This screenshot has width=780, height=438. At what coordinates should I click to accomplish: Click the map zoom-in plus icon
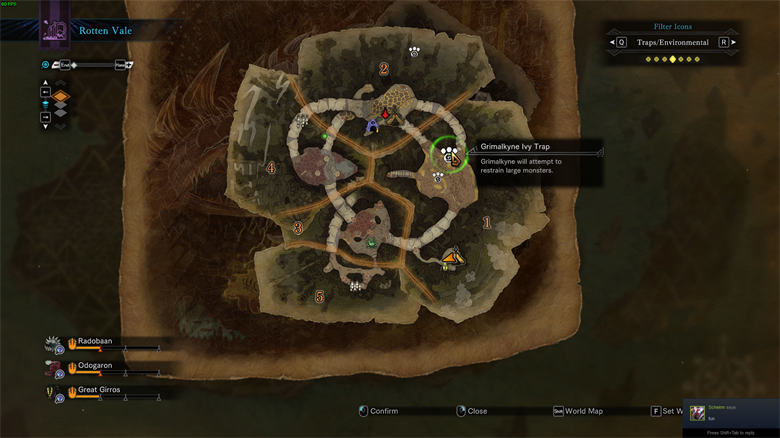tap(129, 65)
